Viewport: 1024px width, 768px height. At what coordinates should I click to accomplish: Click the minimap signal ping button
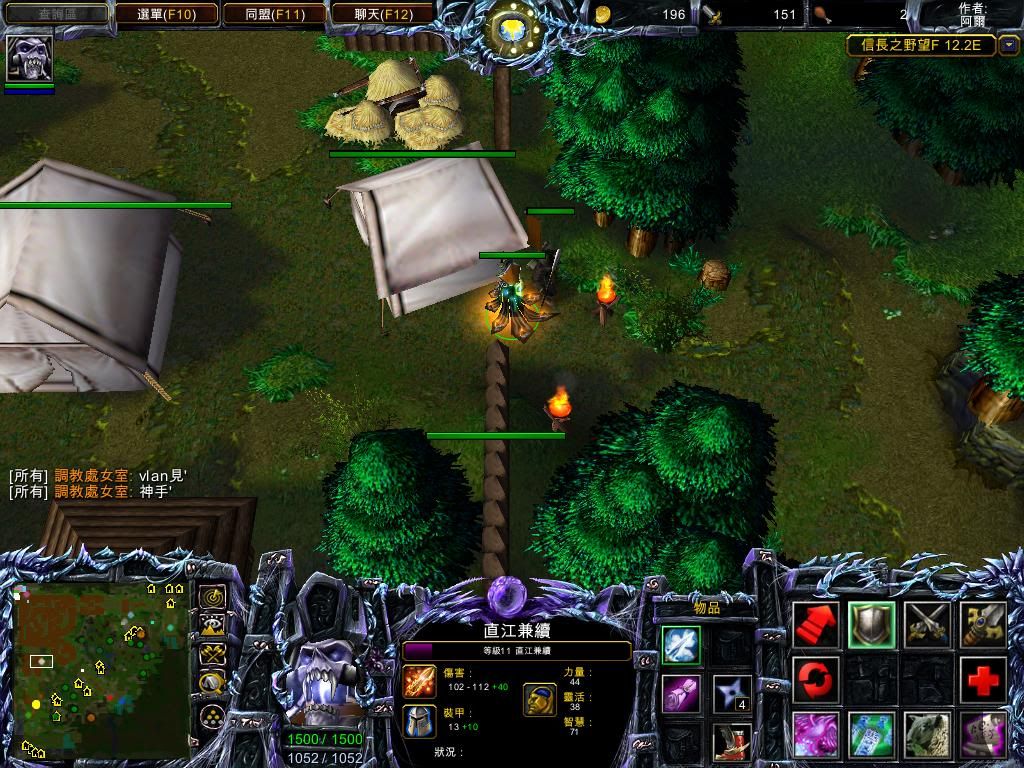212,597
